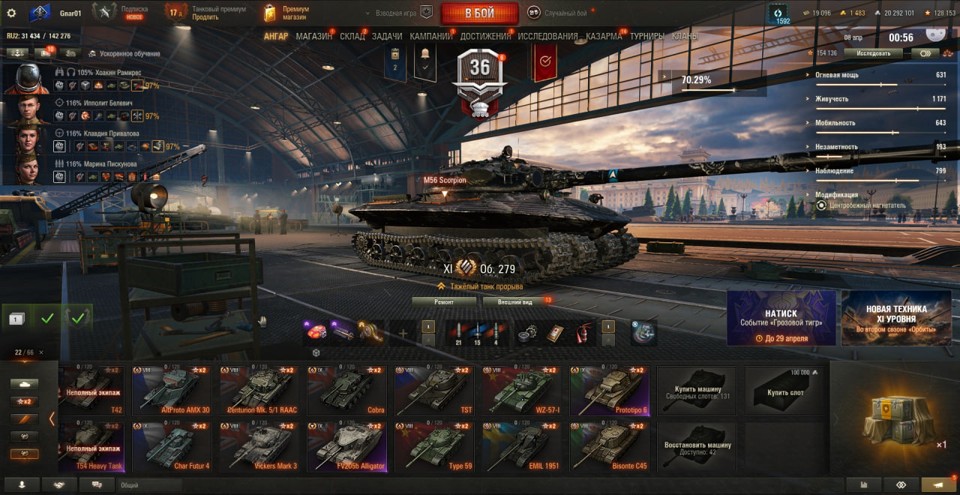The height and width of the screenshot is (495, 960).
Task: Click the «Исследовать» button
Action: 873,53
